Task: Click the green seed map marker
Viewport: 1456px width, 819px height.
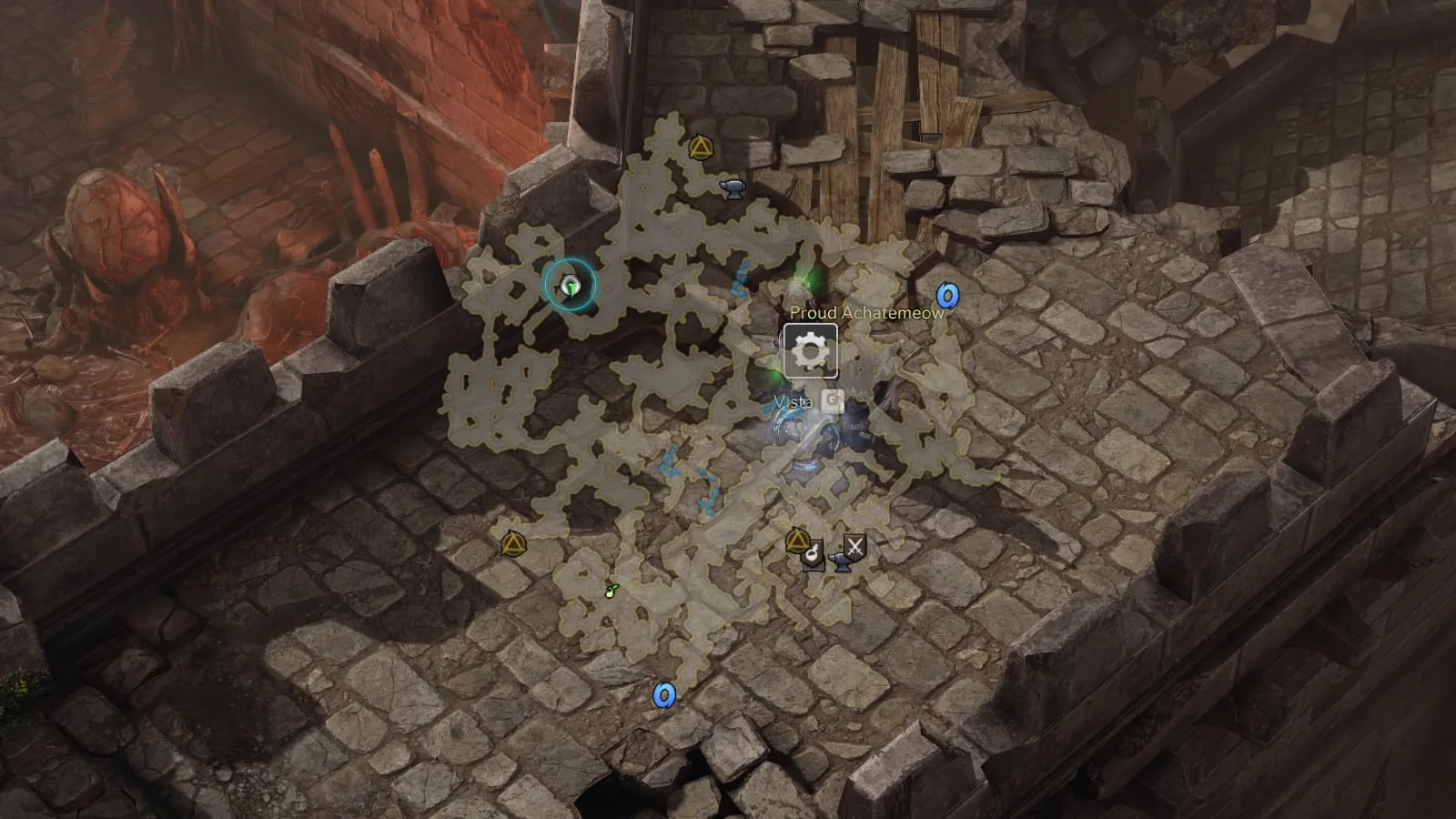Action: click(x=612, y=591)
